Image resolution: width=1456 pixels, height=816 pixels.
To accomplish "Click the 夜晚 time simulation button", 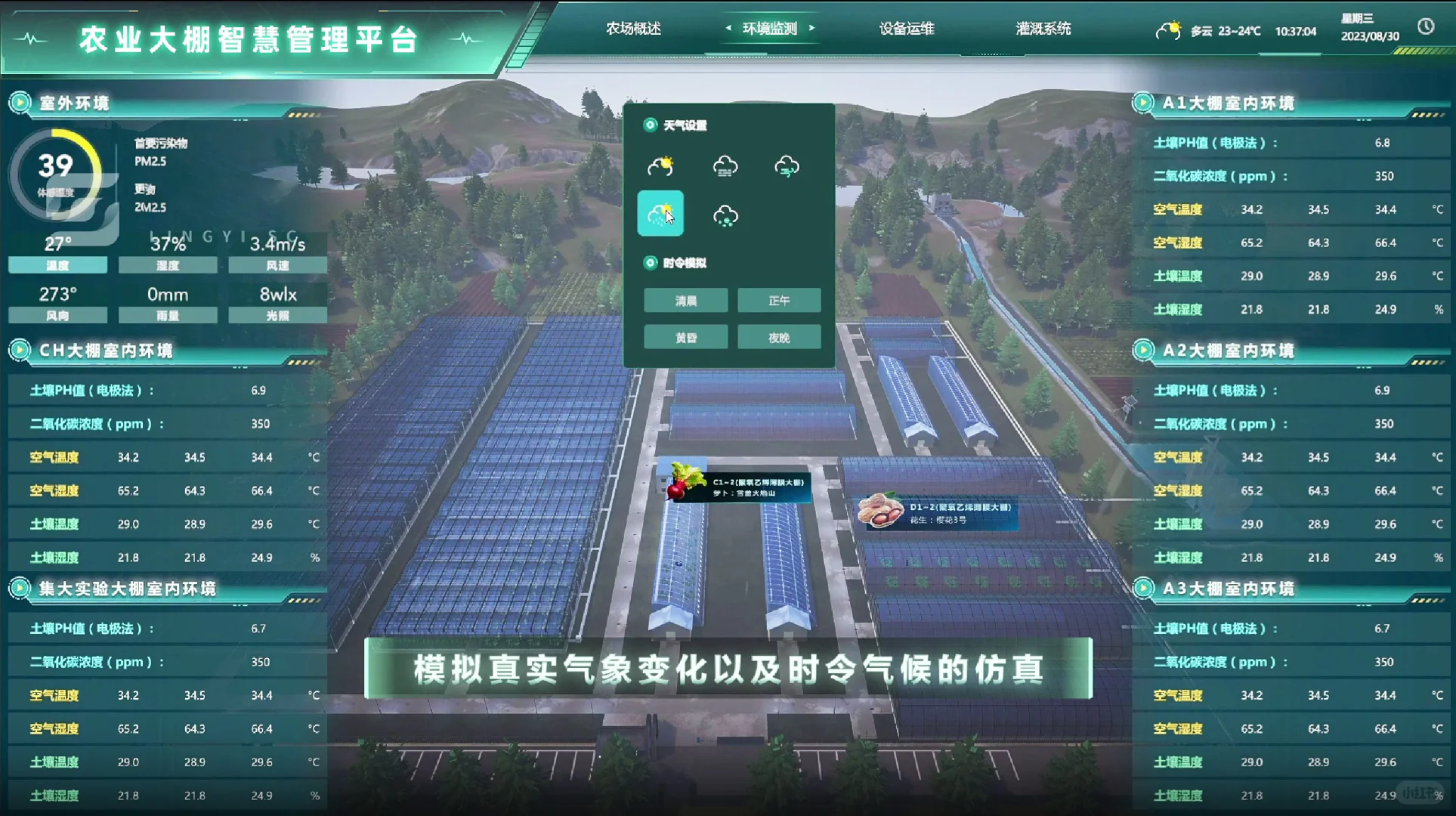I will (x=779, y=337).
